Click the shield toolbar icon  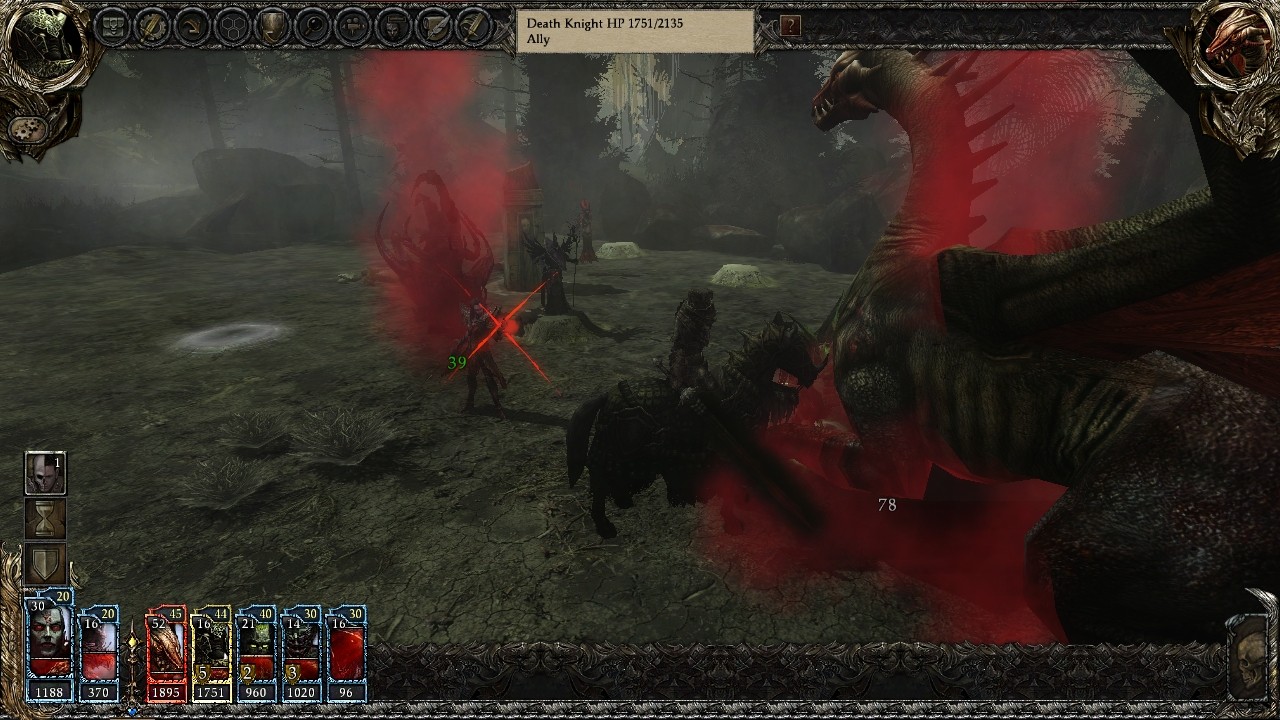[x=272, y=26]
